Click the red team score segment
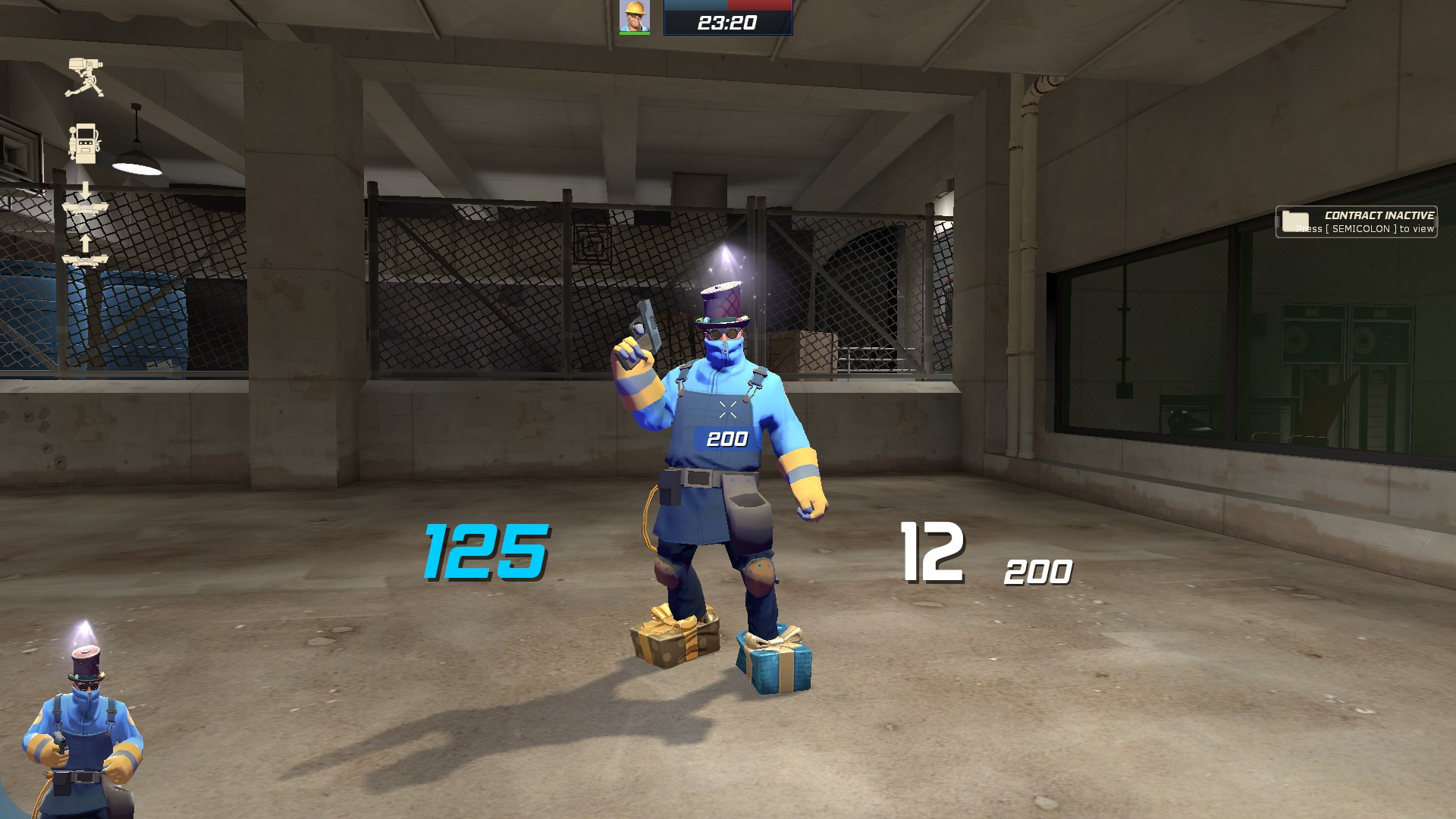This screenshot has height=819, width=1456. click(x=758, y=5)
